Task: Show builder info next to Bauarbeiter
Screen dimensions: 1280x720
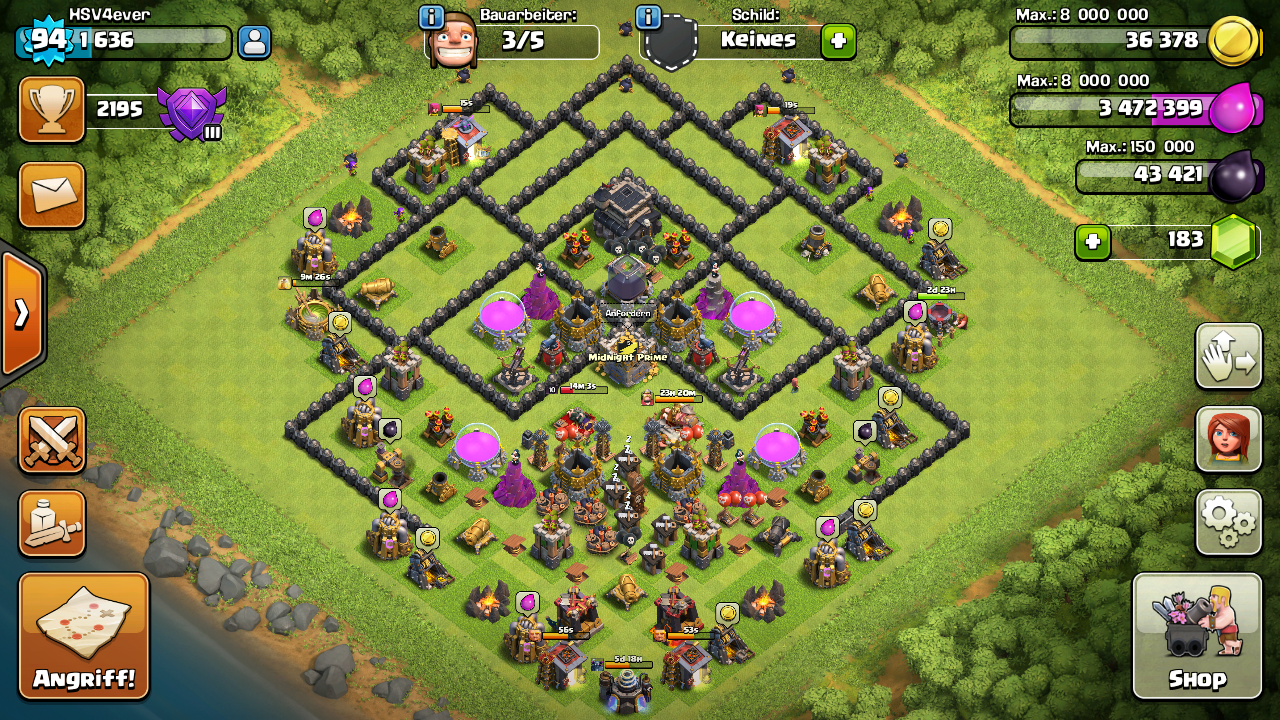Action: coord(431,17)
